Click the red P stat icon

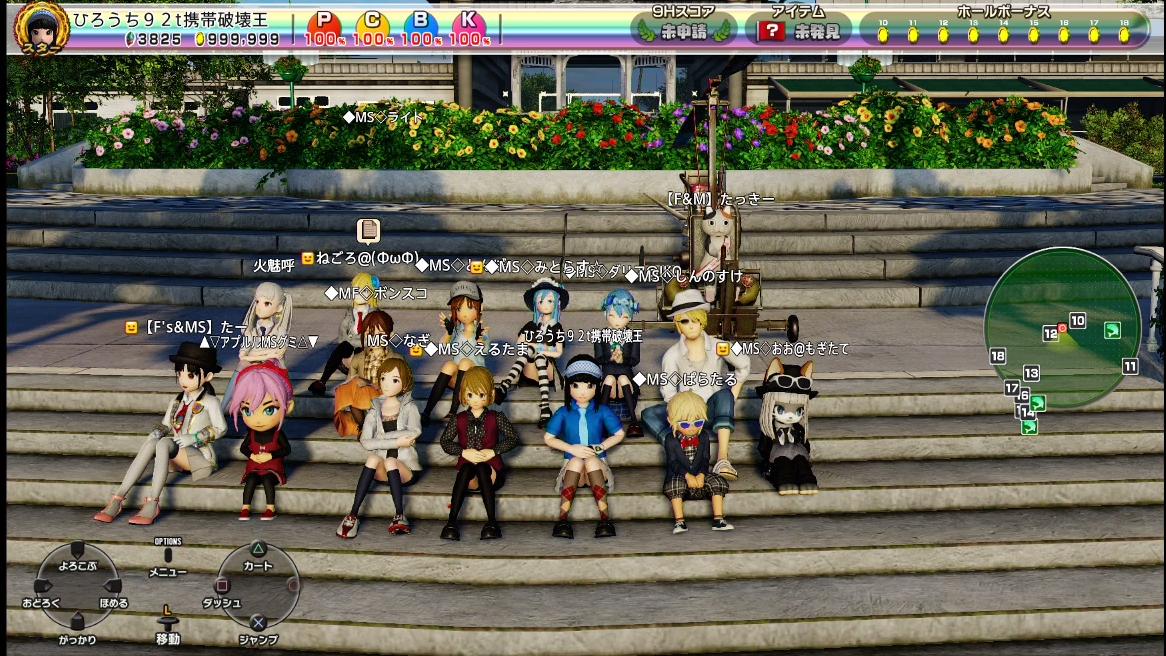[x=323, y=21]
